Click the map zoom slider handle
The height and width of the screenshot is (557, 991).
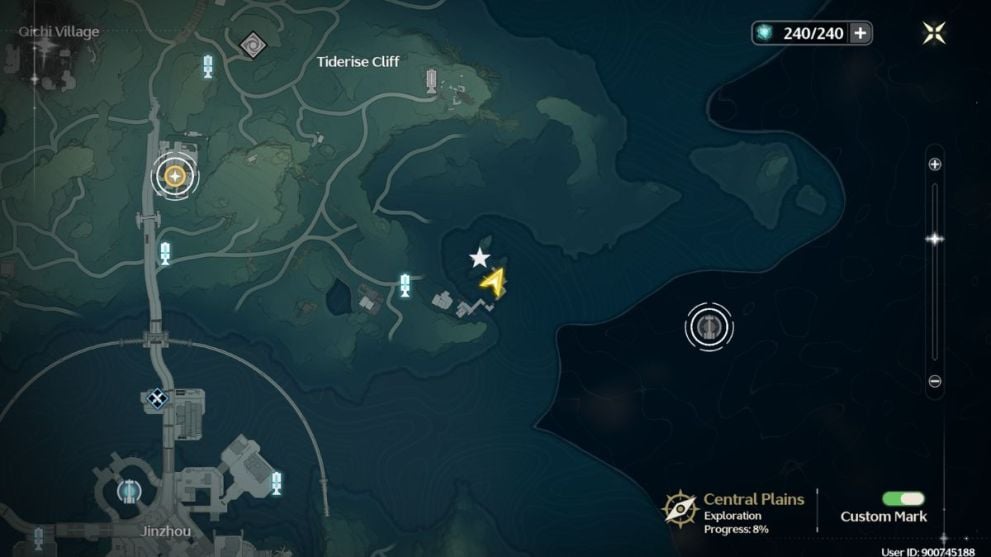tap(935, 239)
